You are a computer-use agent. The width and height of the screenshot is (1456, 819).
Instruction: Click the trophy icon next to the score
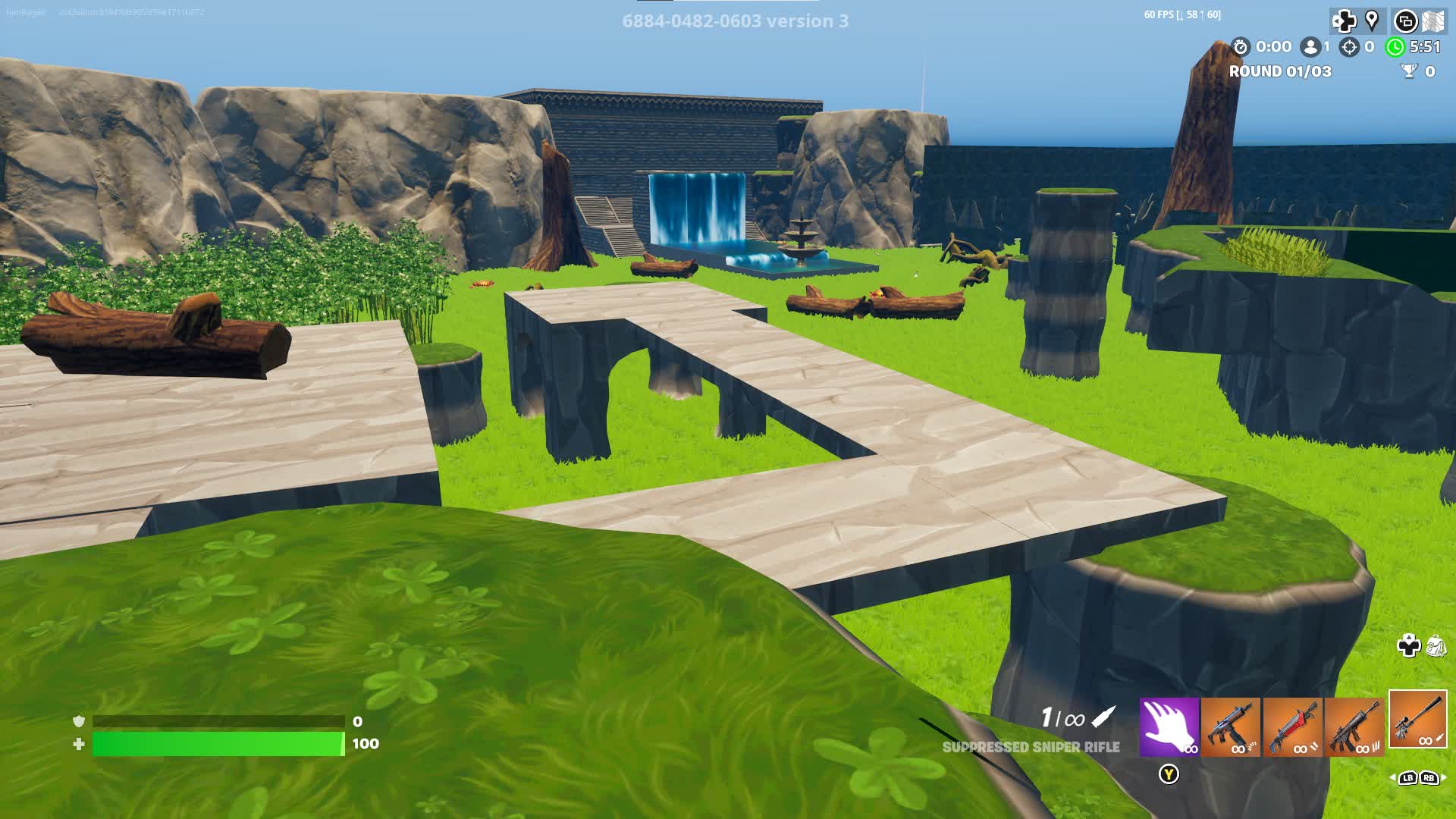pyautogui.click(x=1409, y=71)
